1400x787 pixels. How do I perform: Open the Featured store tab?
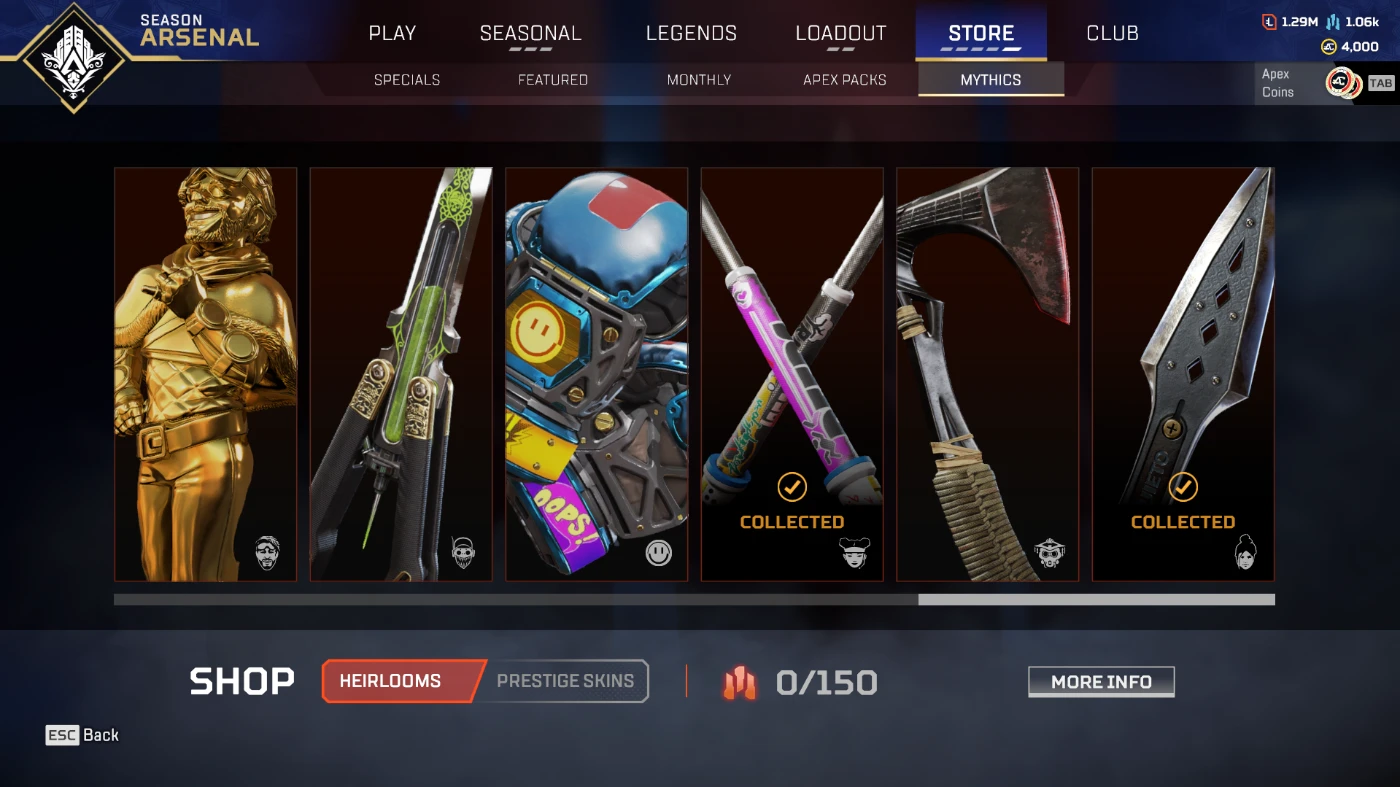click(x=552, y=79)
